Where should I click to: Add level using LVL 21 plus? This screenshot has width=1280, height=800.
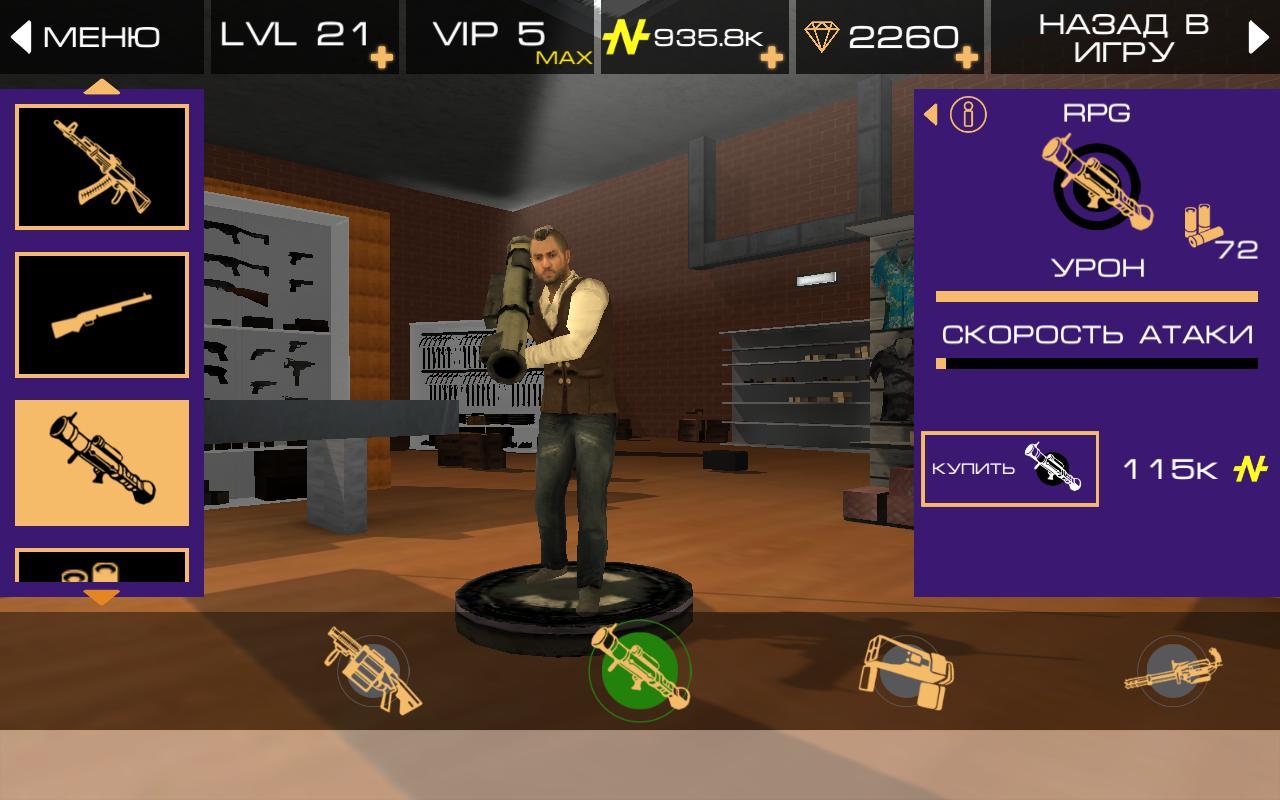381,58
